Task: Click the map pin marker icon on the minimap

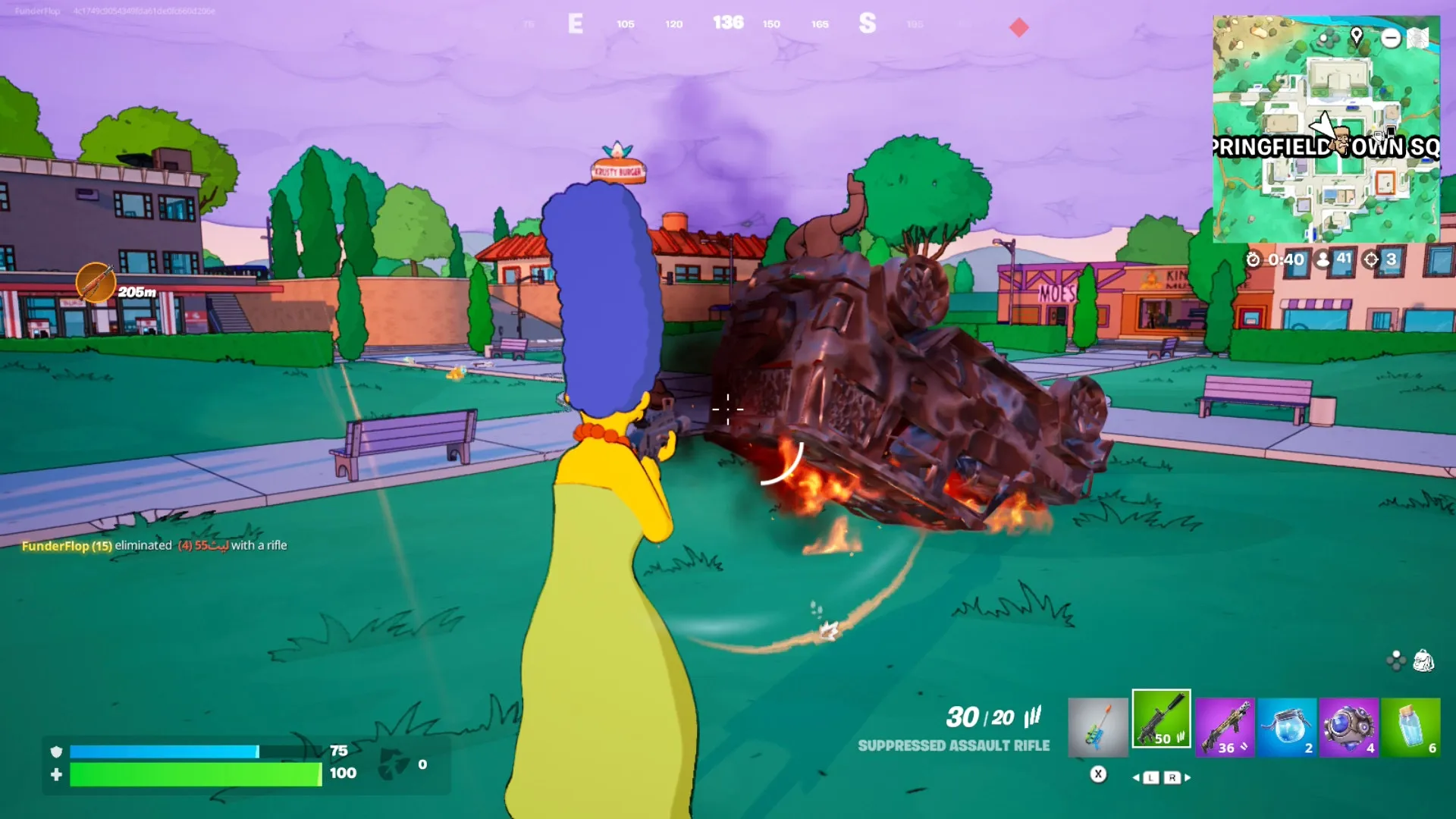Action: 1357,36
